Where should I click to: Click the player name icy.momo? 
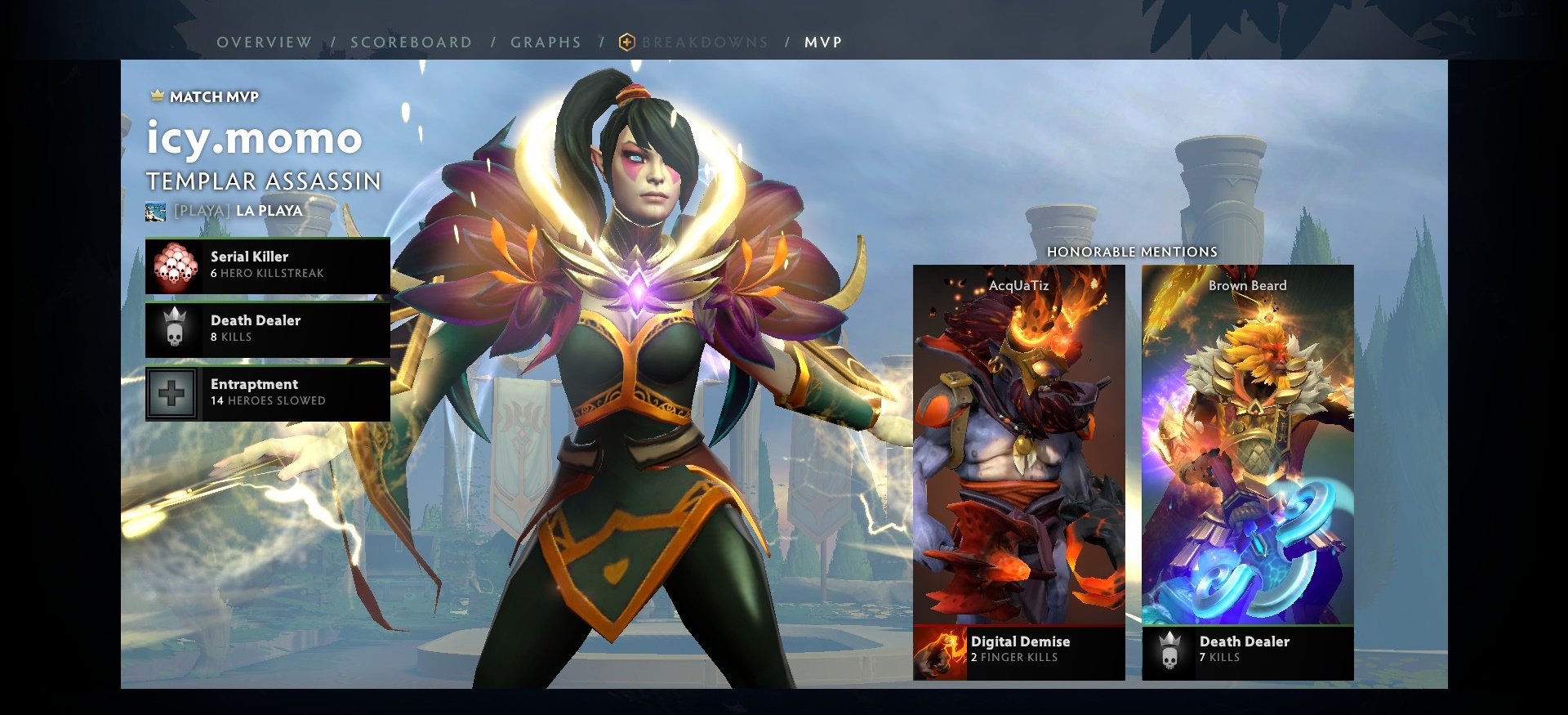click(x=253, y=139)
